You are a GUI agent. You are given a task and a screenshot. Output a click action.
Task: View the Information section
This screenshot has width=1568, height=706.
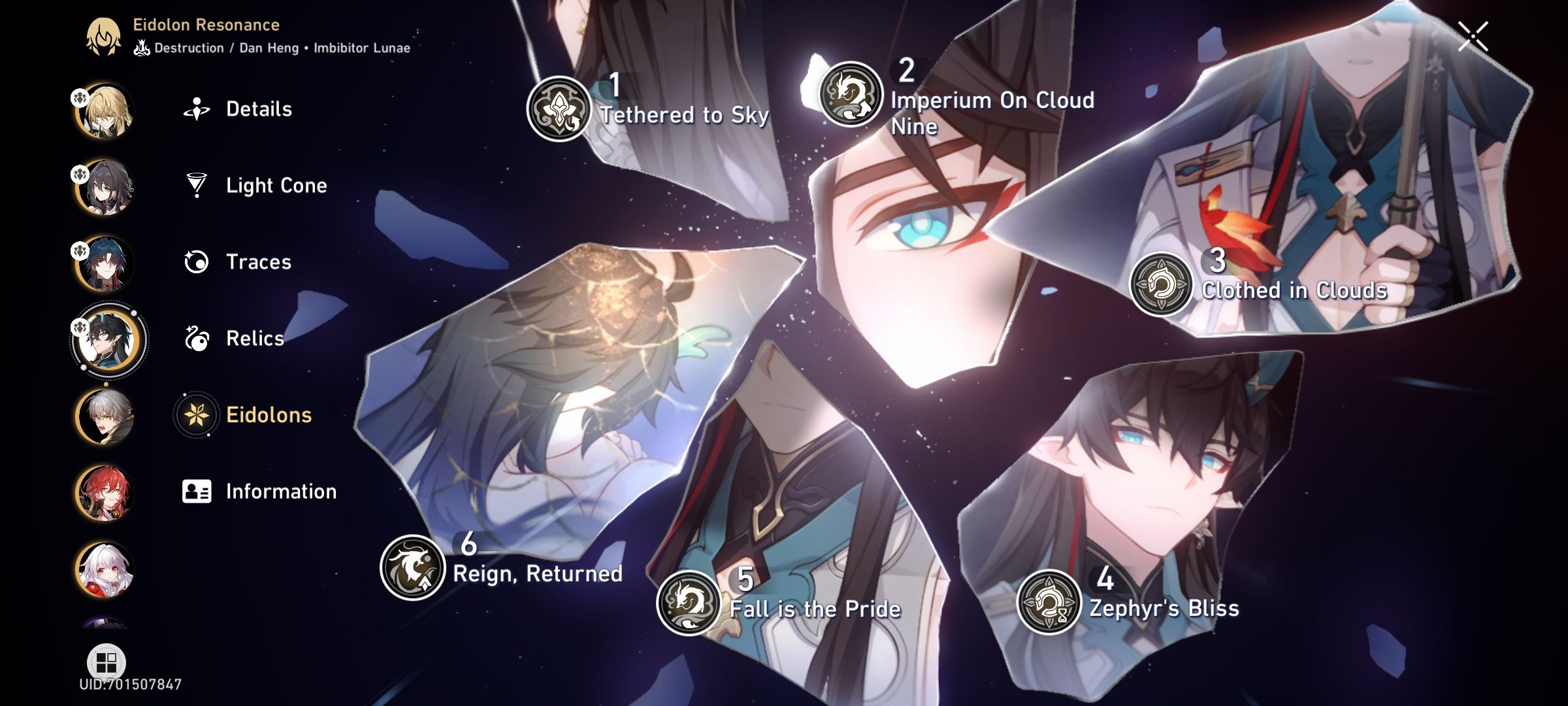click(281, 491)
